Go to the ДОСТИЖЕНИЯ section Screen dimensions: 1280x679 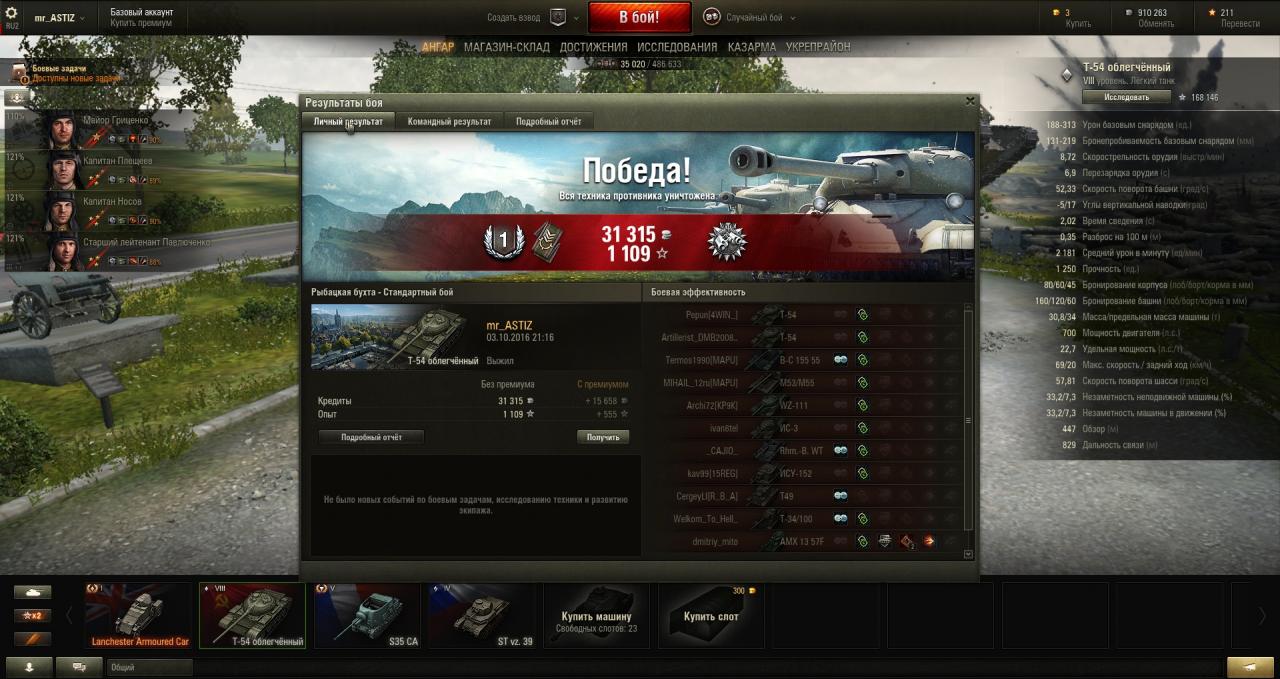coord(593,47)
